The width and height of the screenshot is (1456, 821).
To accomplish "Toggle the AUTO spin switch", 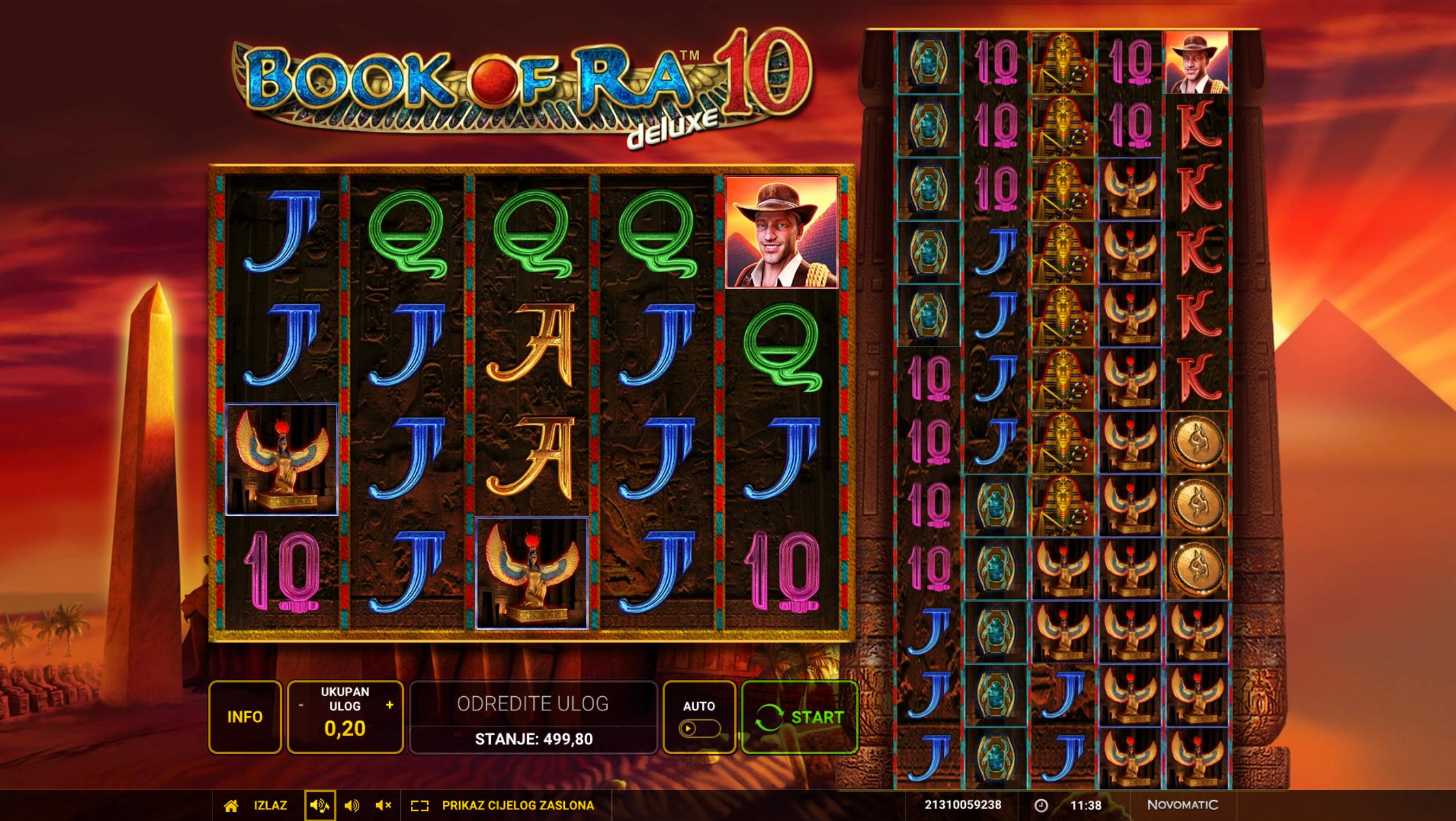I will (699, 728).
